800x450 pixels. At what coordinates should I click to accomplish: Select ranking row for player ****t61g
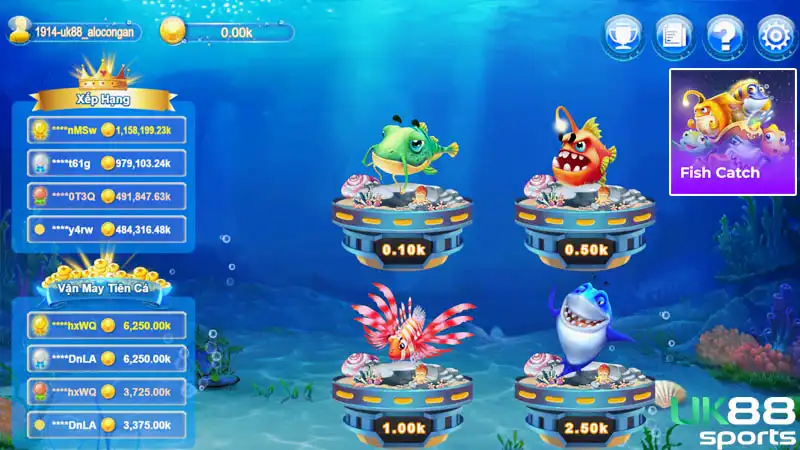108,163
